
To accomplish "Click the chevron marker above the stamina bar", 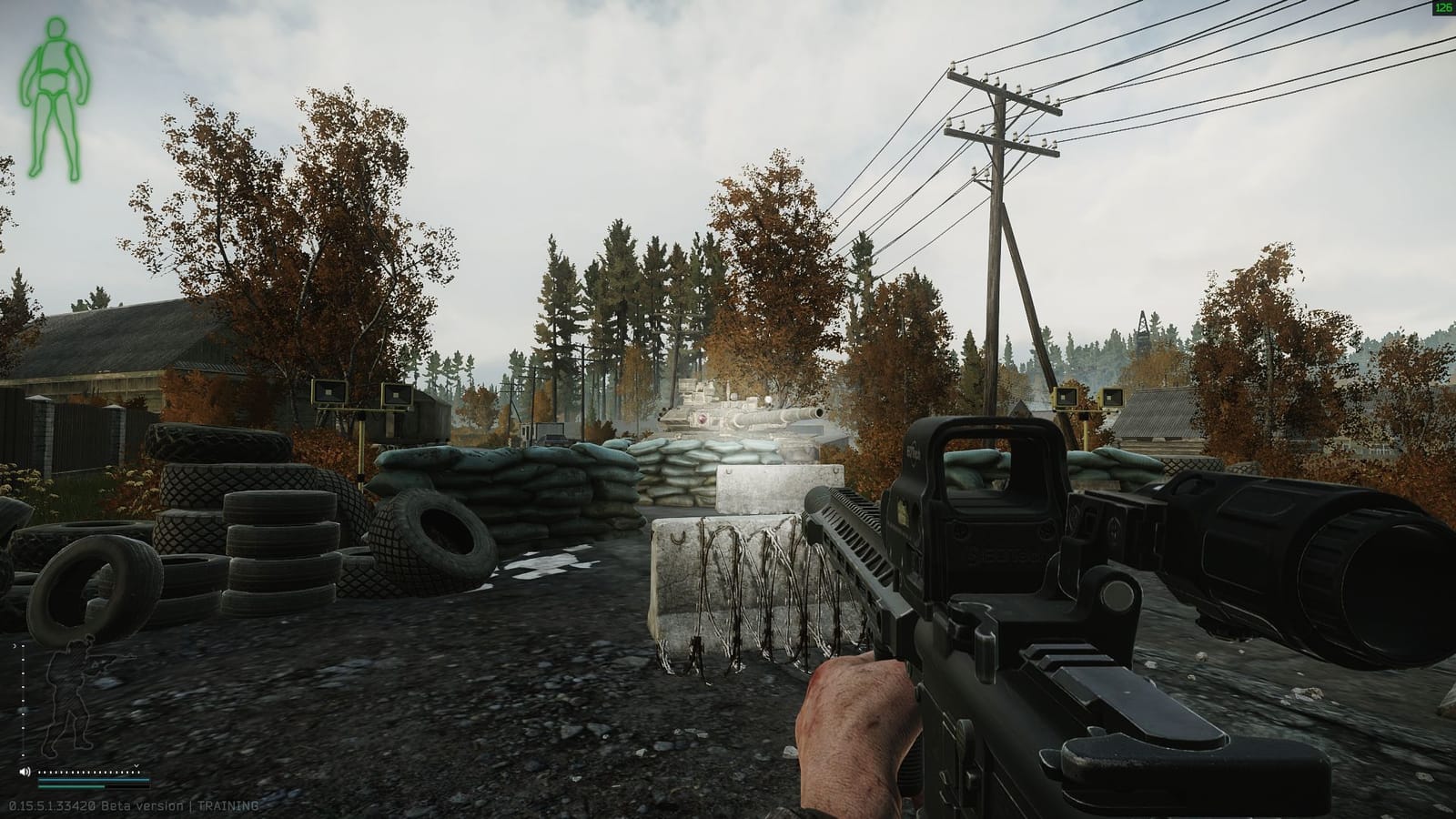I will click(136, 765).
